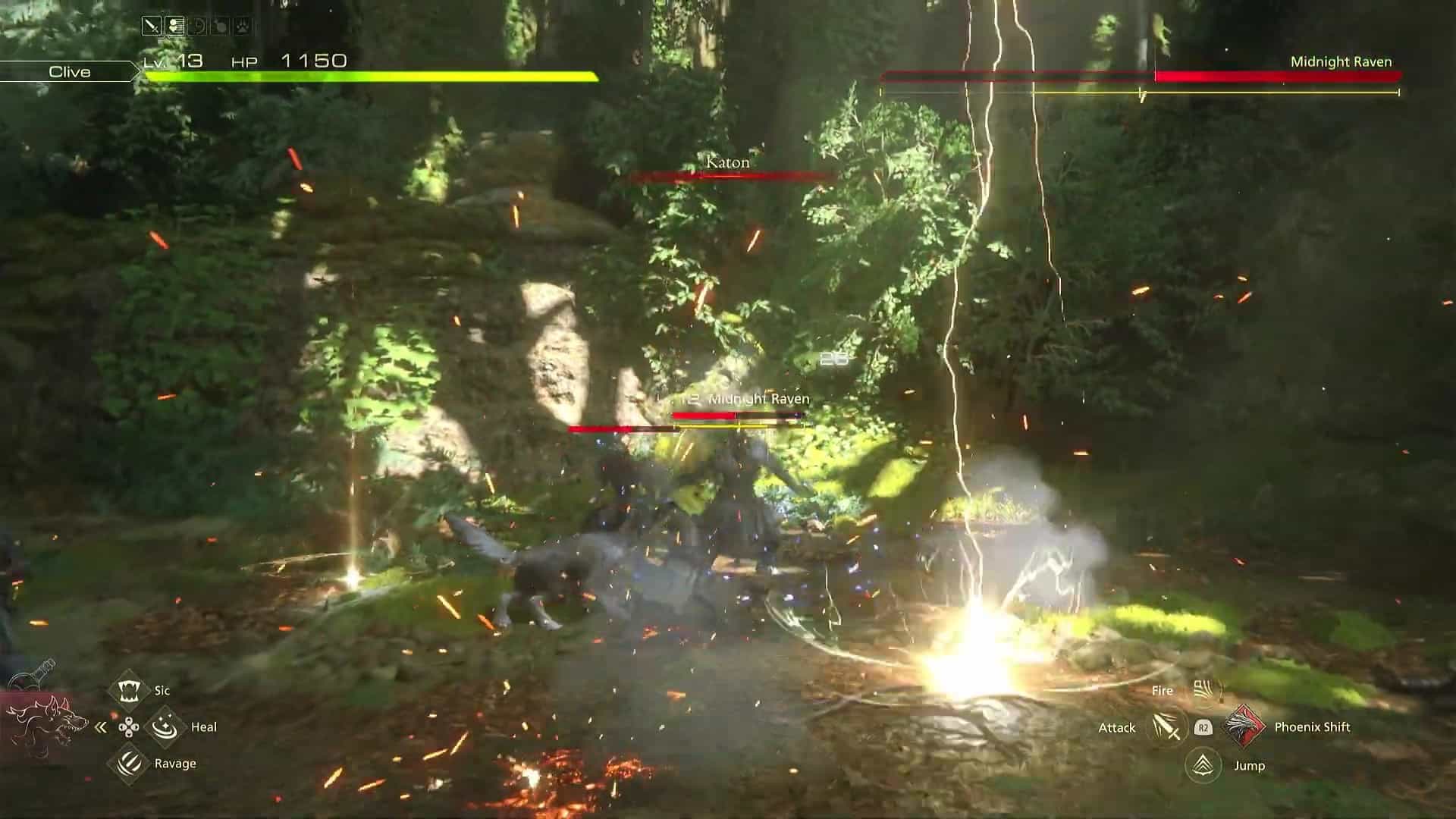Select the Clive nameplate tab

pyautogui.click(x=68, y=72)
